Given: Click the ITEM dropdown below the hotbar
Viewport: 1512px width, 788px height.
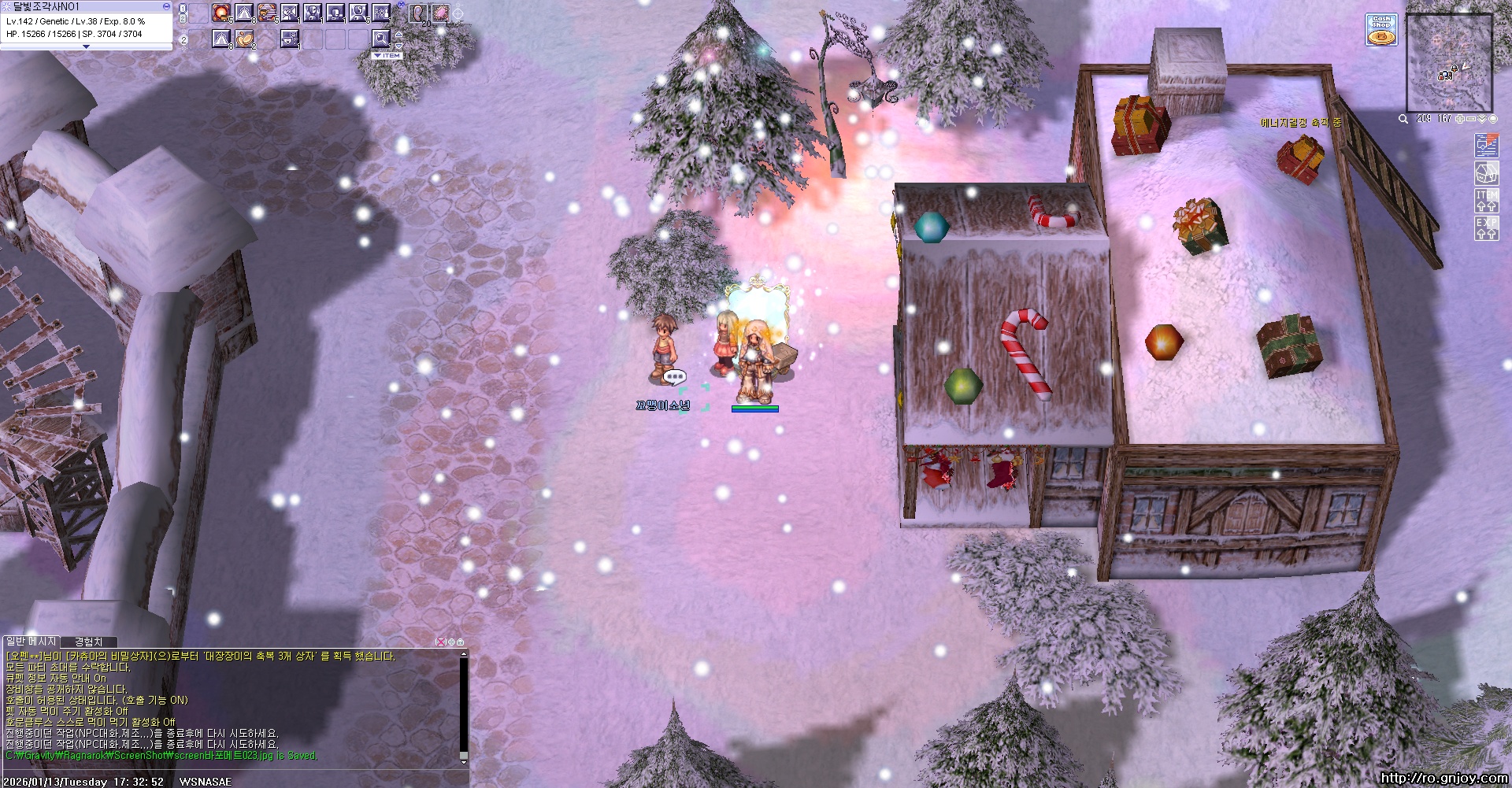Looking at the screenshot, I should coord(387,56).
